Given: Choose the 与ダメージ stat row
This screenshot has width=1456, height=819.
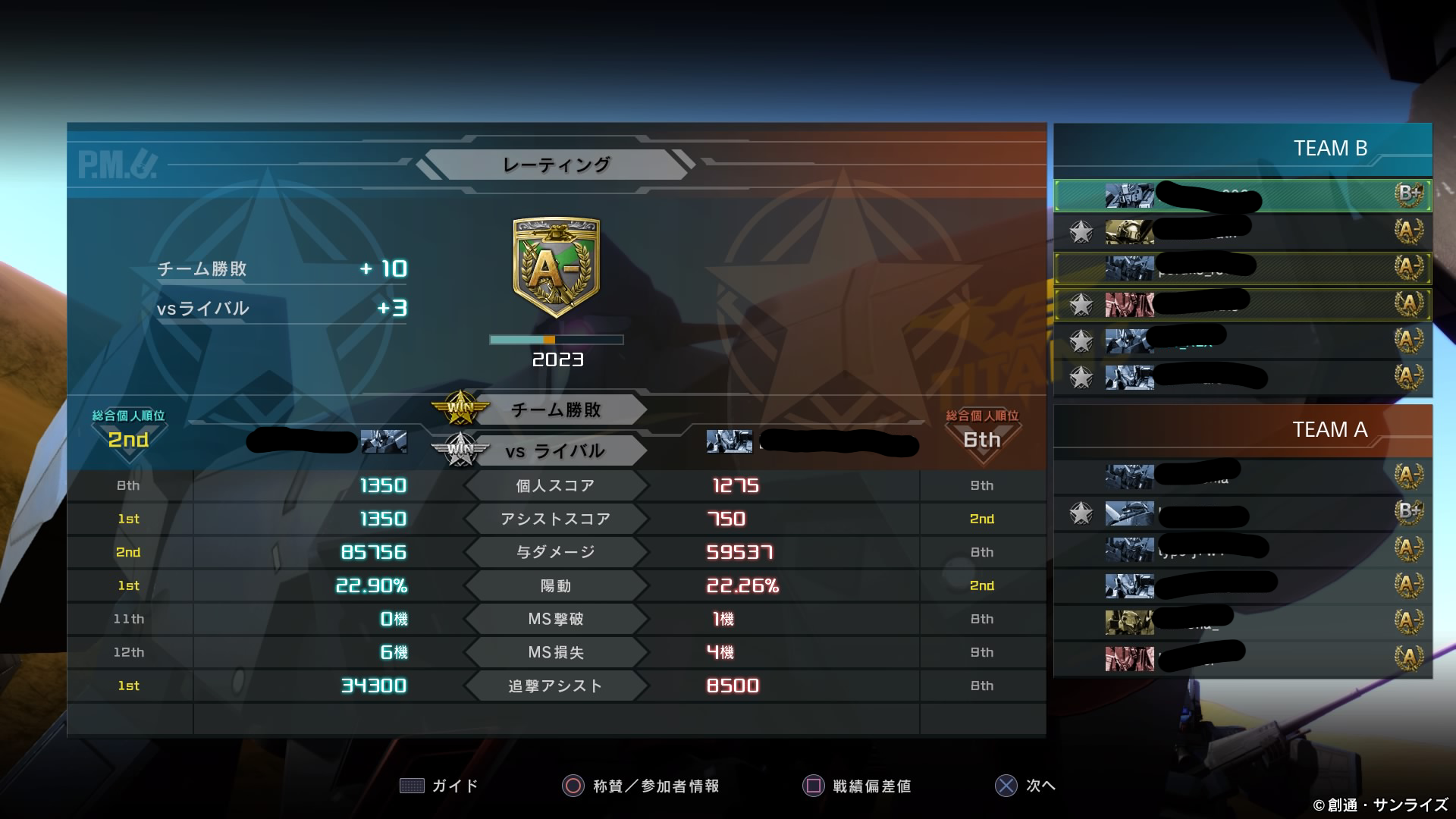Looking at the screenshot, I should (556, 553).
